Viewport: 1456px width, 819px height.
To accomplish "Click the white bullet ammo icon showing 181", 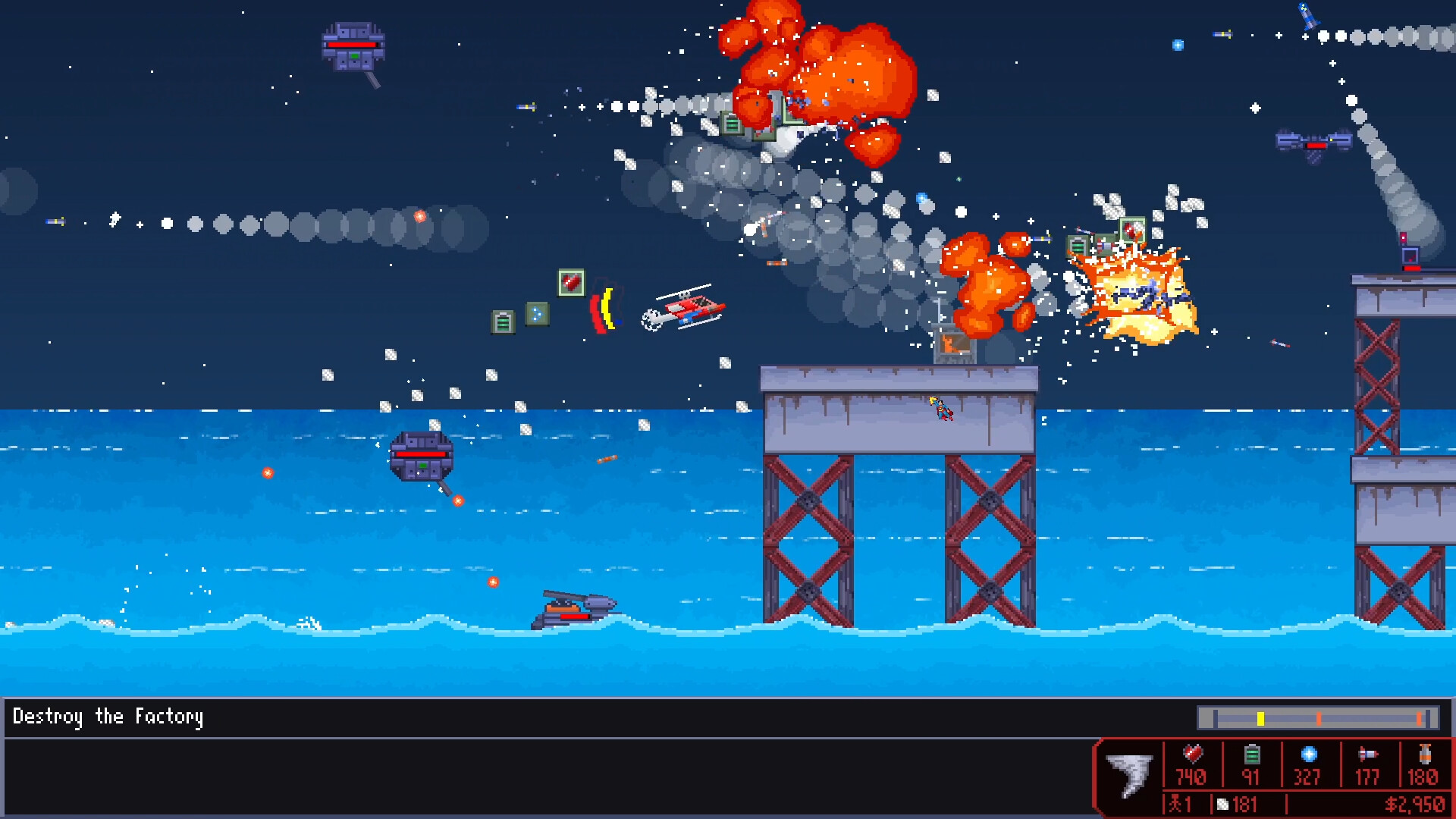I will coord(1222,804).
